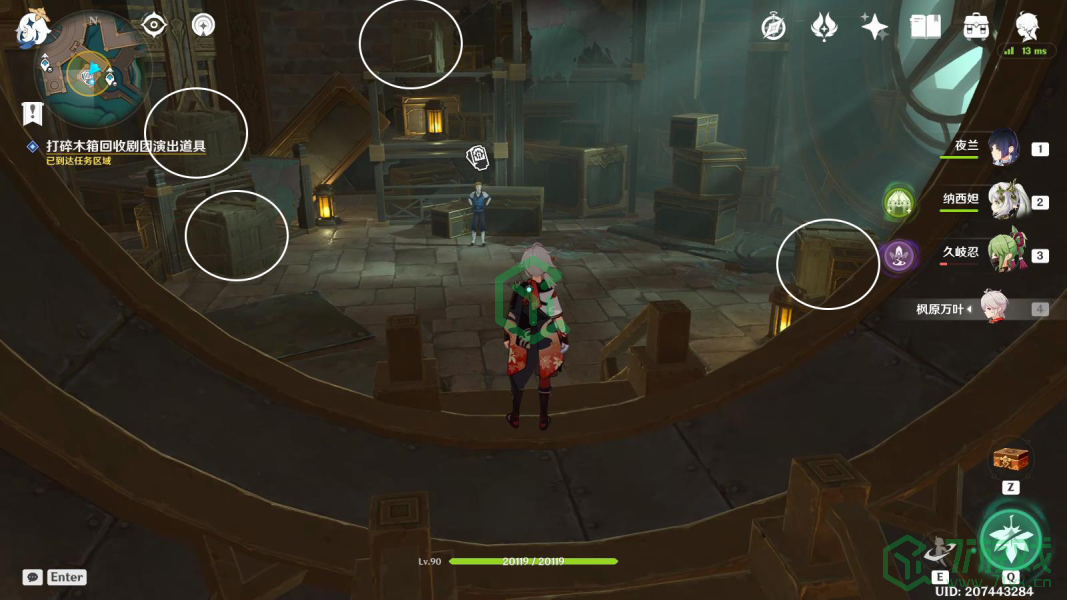This screenshot has height=600, width=1067.
Task: Use the treasure chest gadget
Action: [1010, 461]
